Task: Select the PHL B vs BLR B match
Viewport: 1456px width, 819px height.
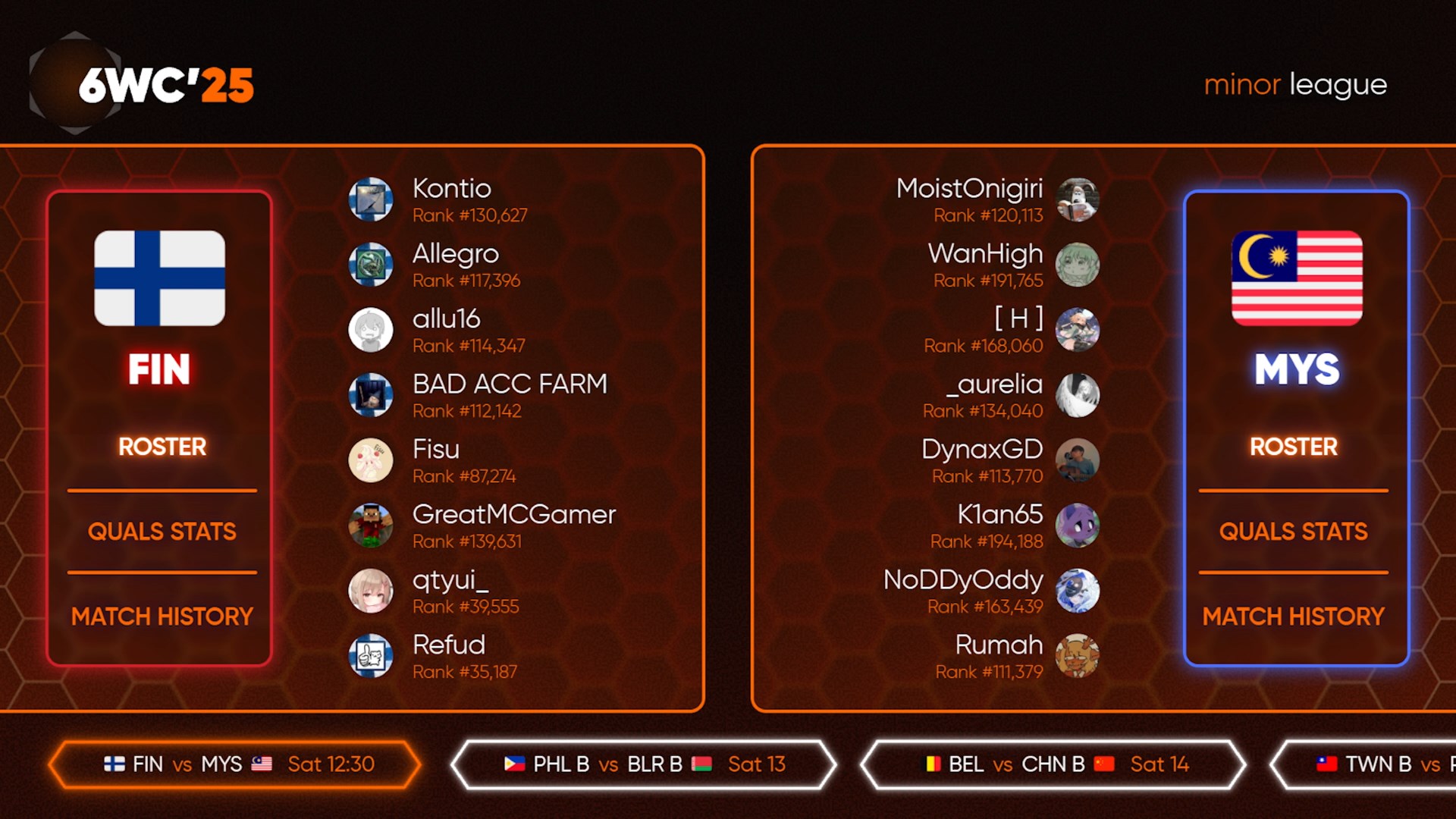Action: pyautogui.click(x=643, y=764)
